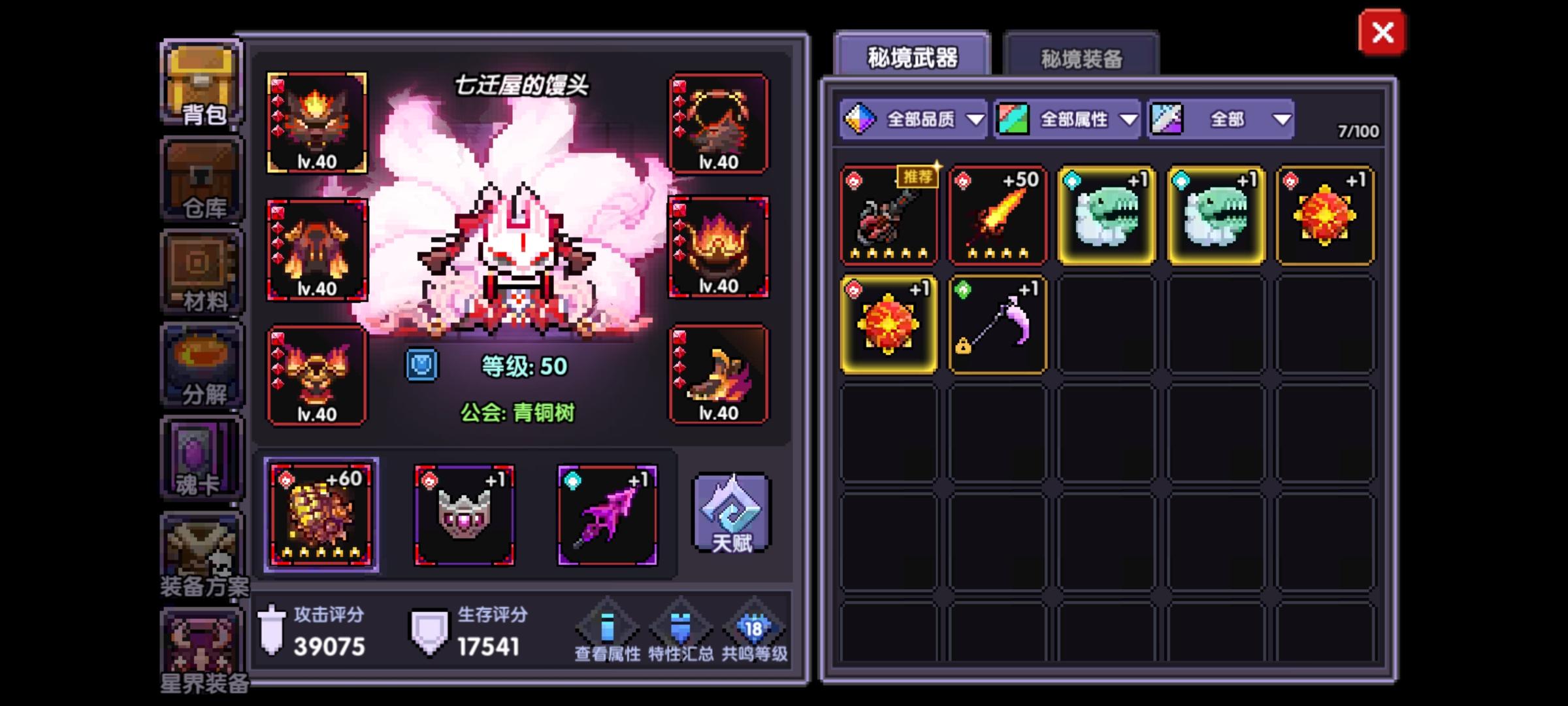Close the inventory window with the red X
This screenshot has height=706, width=1568.
1381,33
